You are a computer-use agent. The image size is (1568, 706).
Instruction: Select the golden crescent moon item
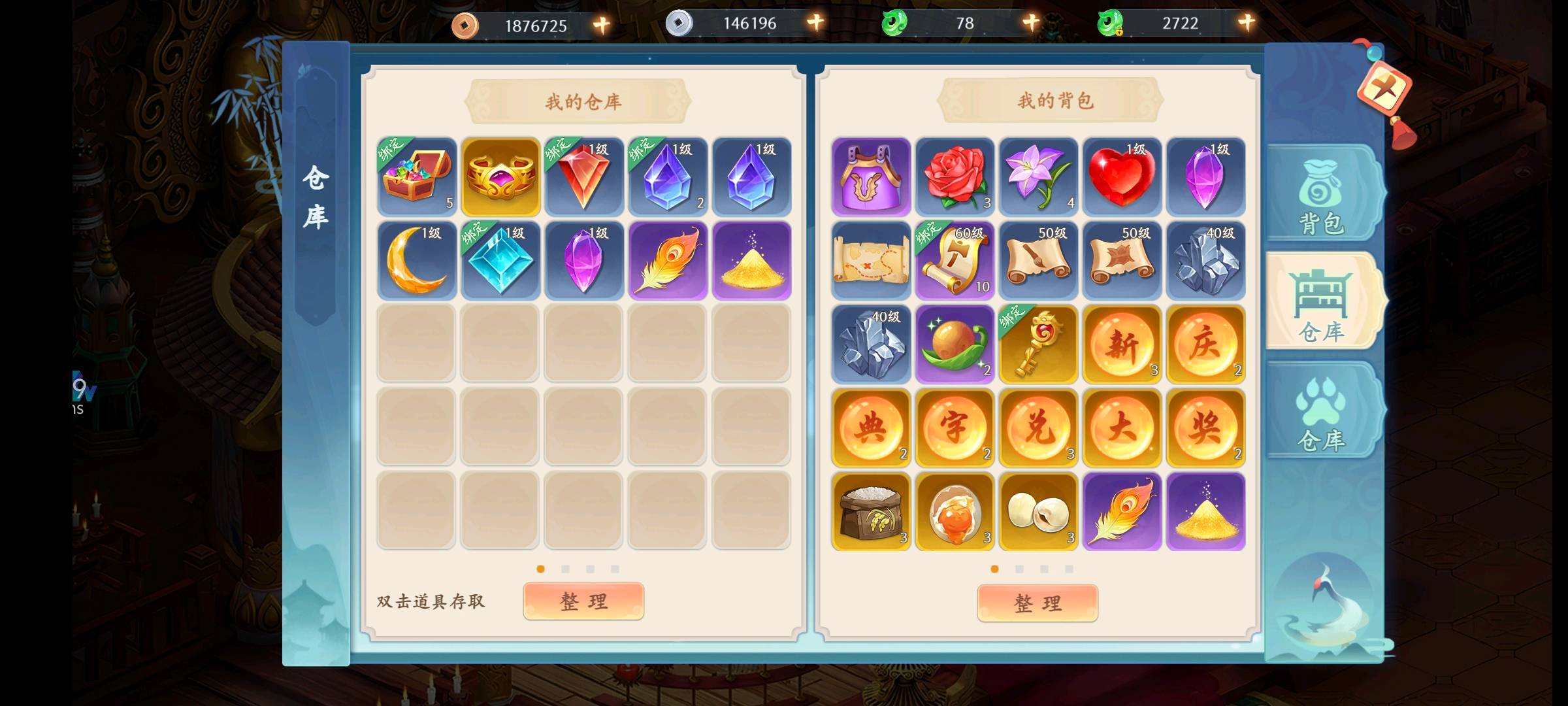[416, 260]
